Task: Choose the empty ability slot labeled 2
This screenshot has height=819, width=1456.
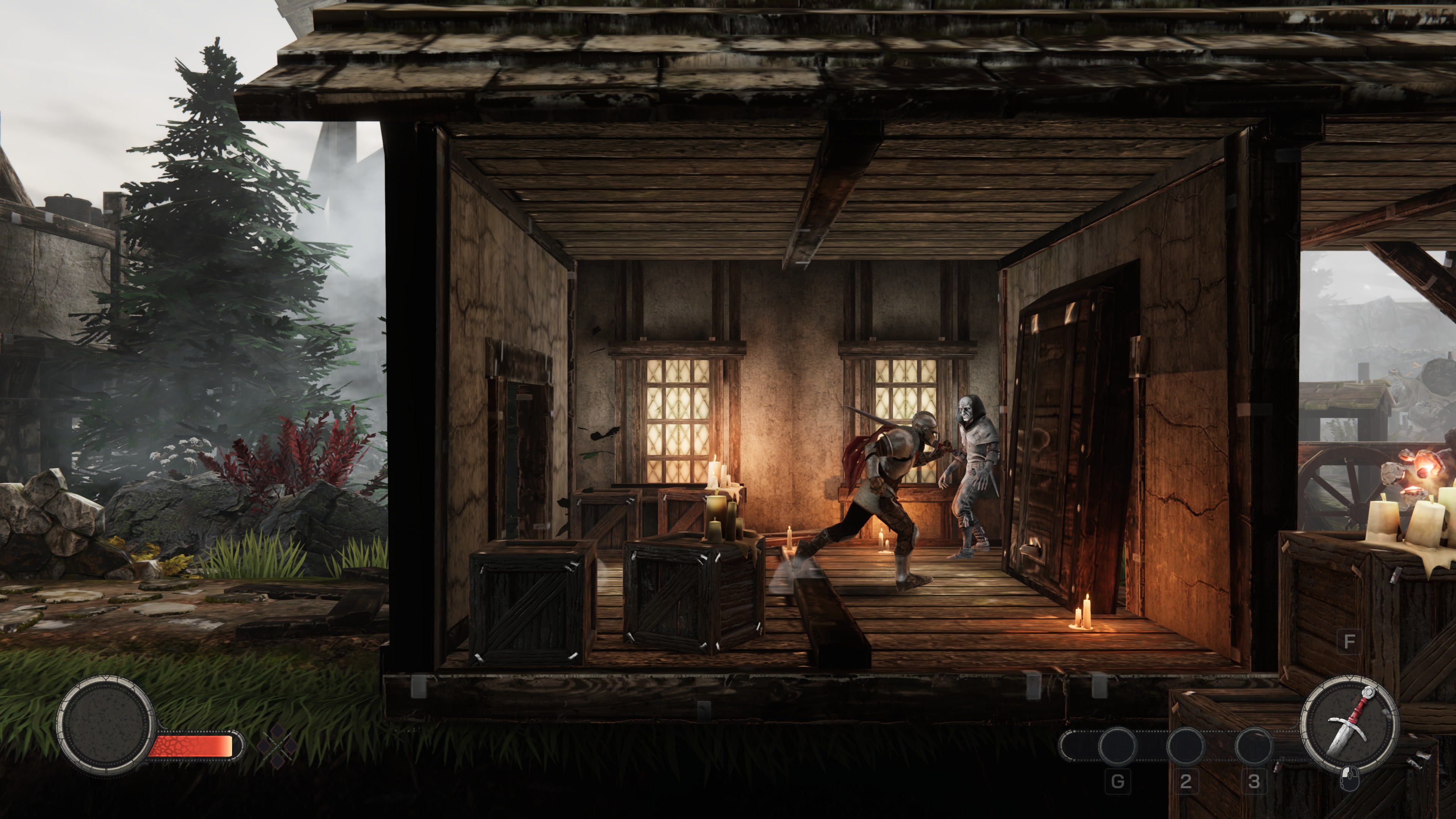Action: tap(1185, 746)
